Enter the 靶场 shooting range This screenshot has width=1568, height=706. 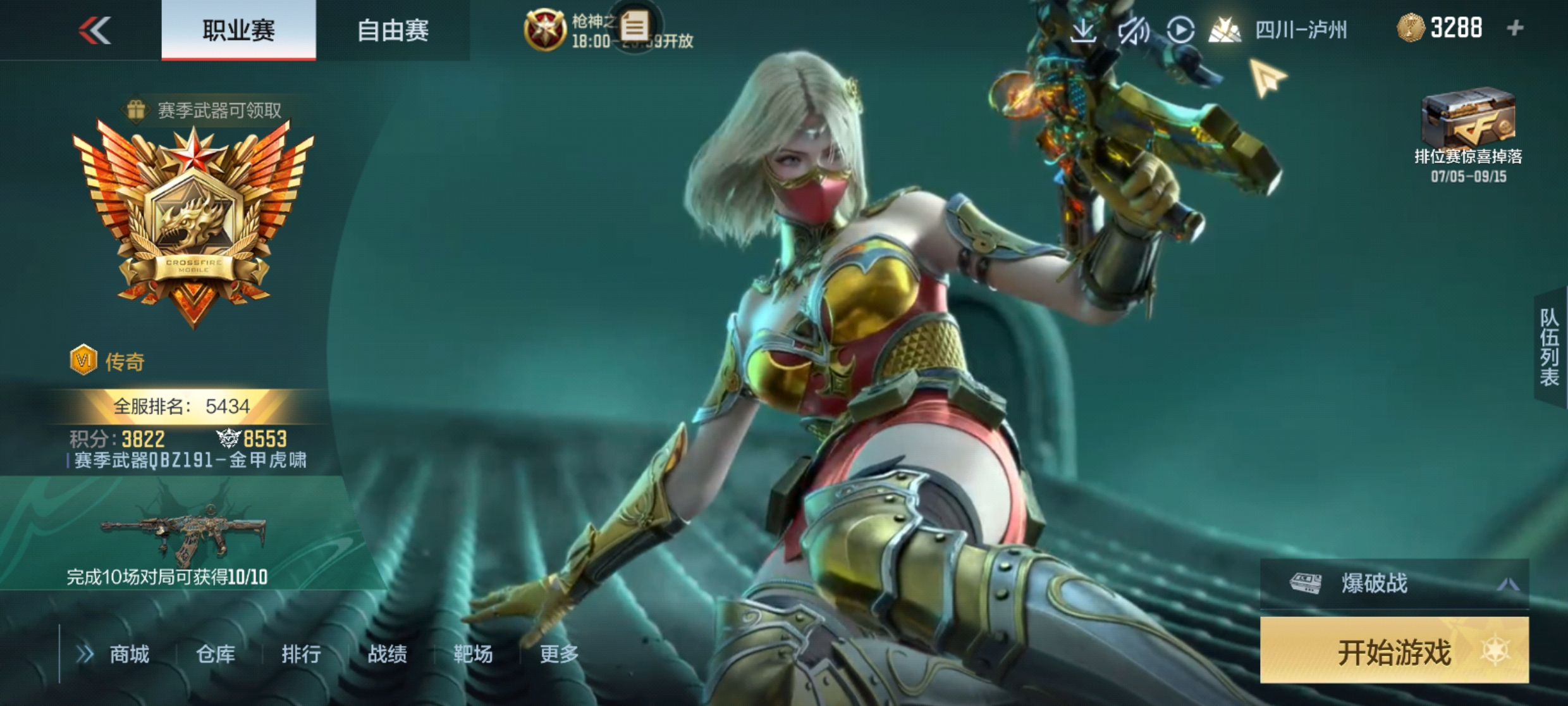(x=473, y=653)
